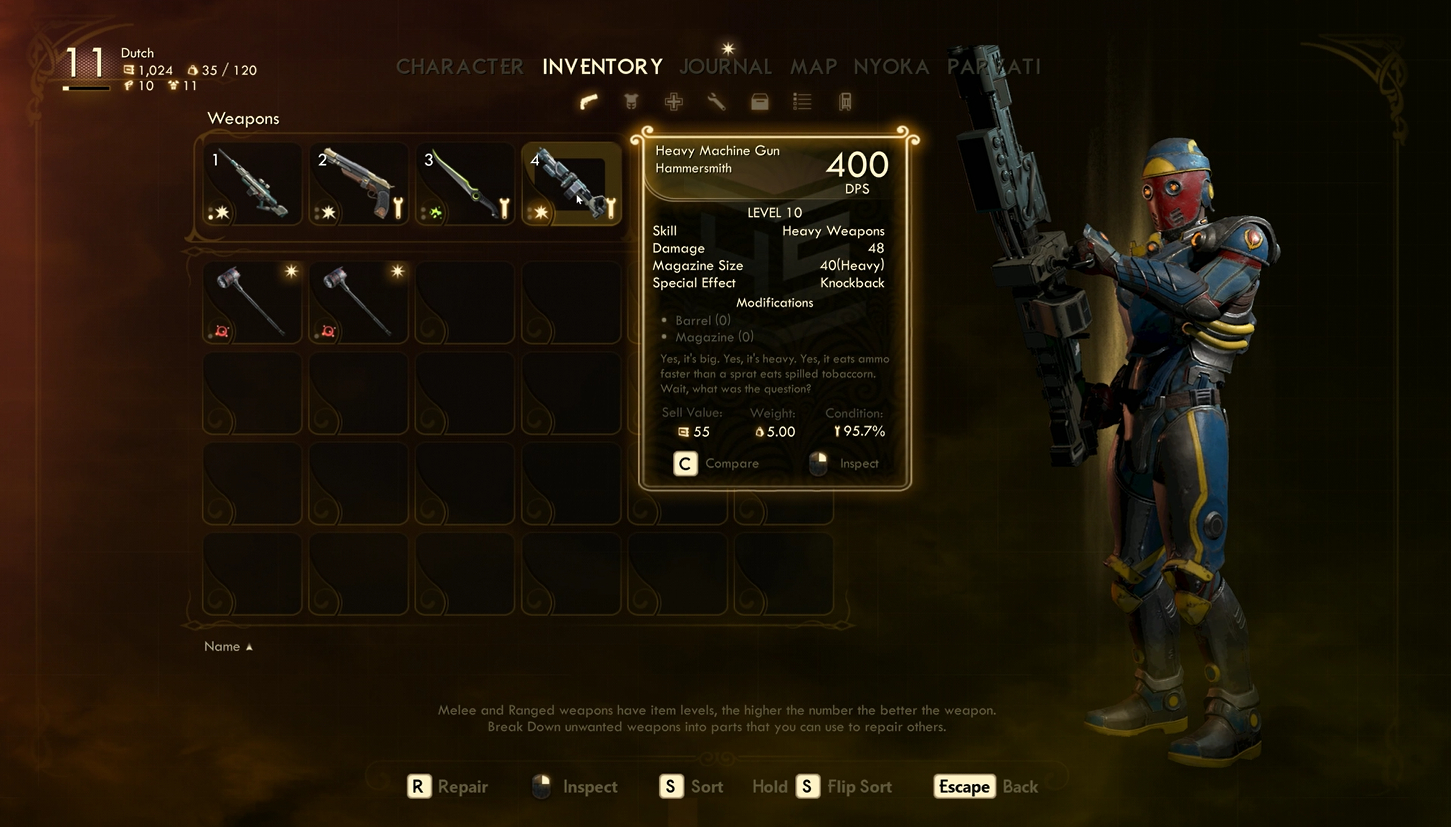Show the mods category (wrench icon)

[716, 101]
